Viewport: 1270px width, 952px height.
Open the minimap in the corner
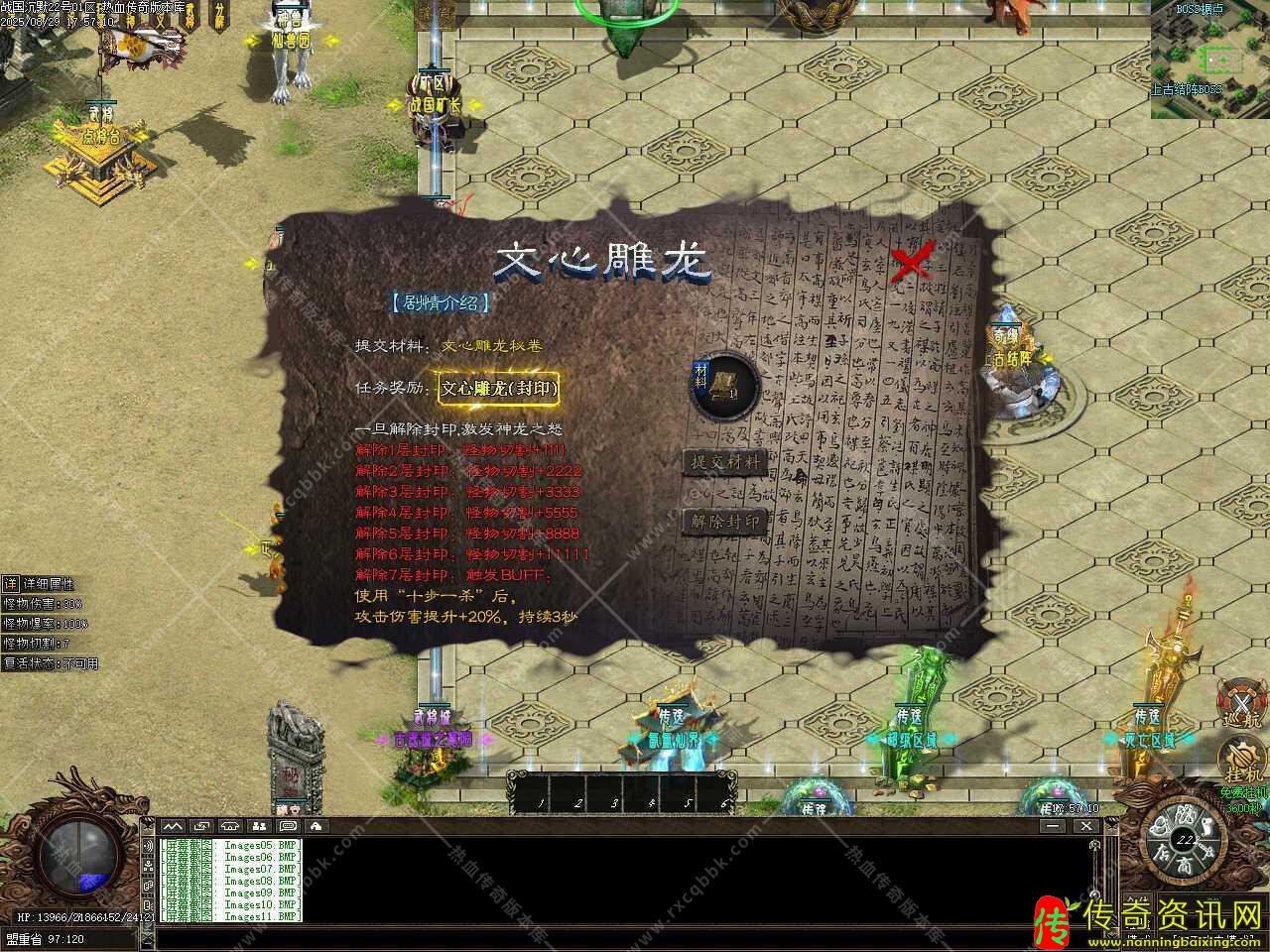point(1209,59)
